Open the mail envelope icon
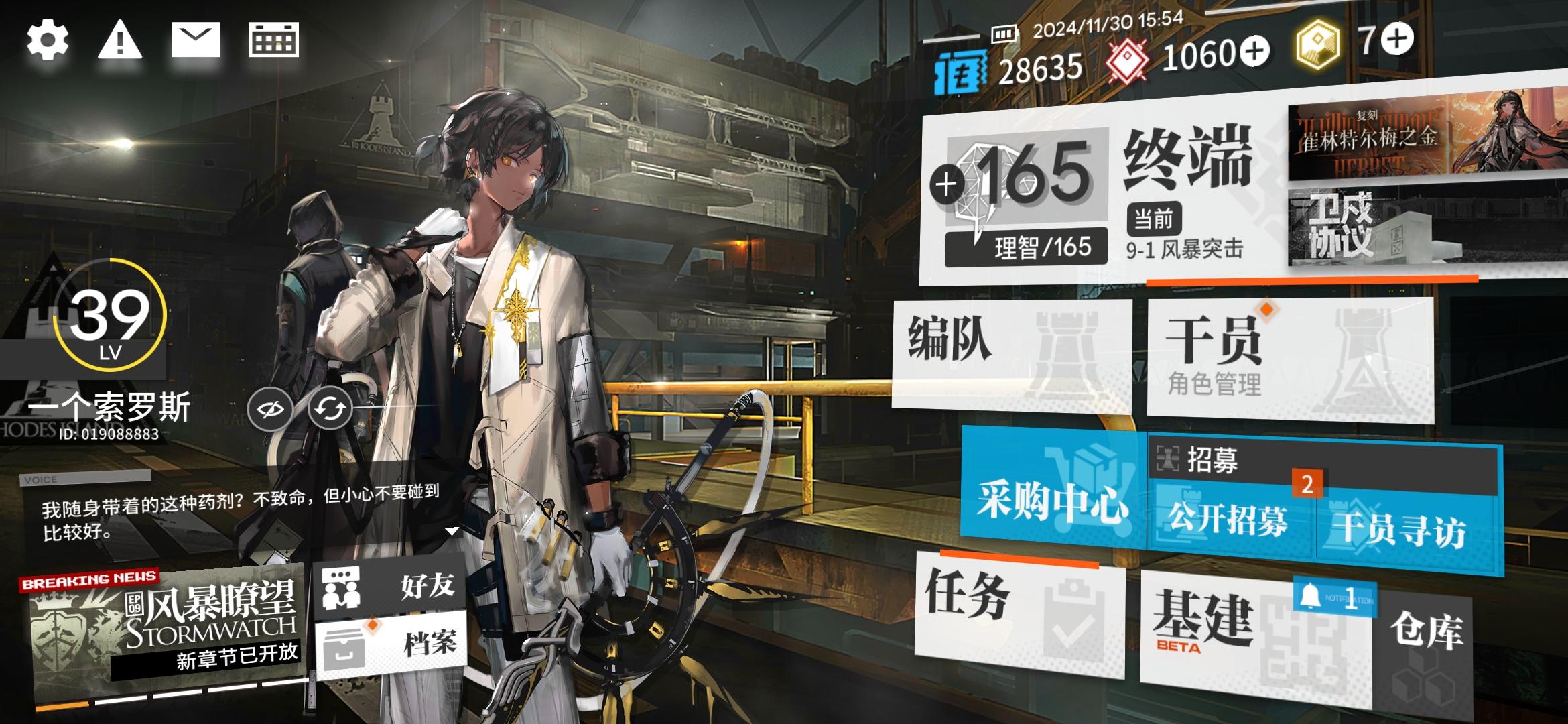The height and width of the screenshot is (724, 1568). (196, 40)
